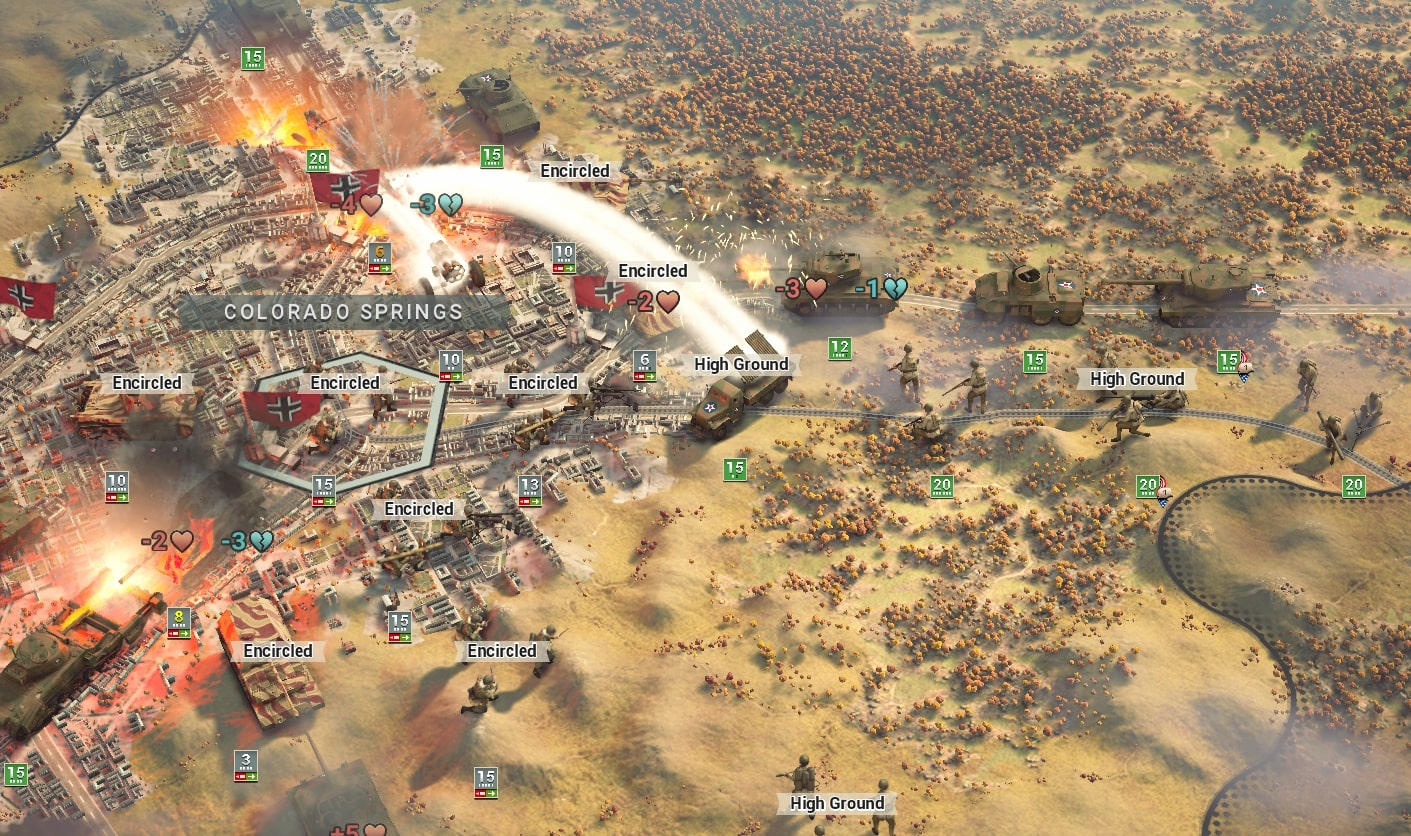Viewport: 1411px width, 836px height.
Task: Click the rightmost High Ground terrain label
Action: (1137, 379)
